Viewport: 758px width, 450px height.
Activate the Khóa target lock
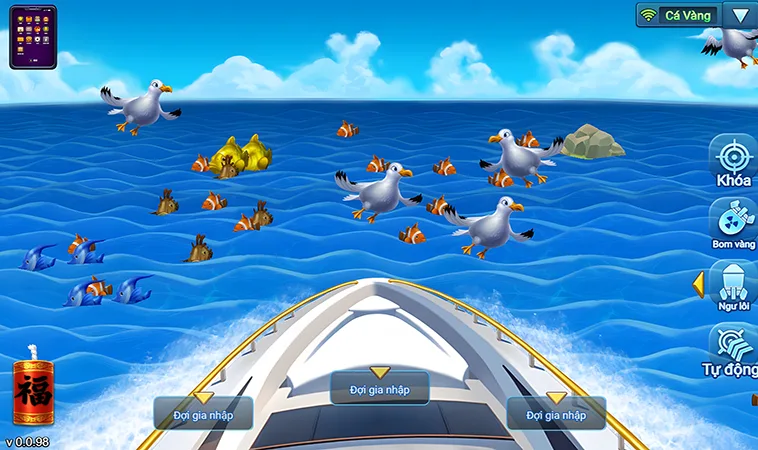coord(733,160)
